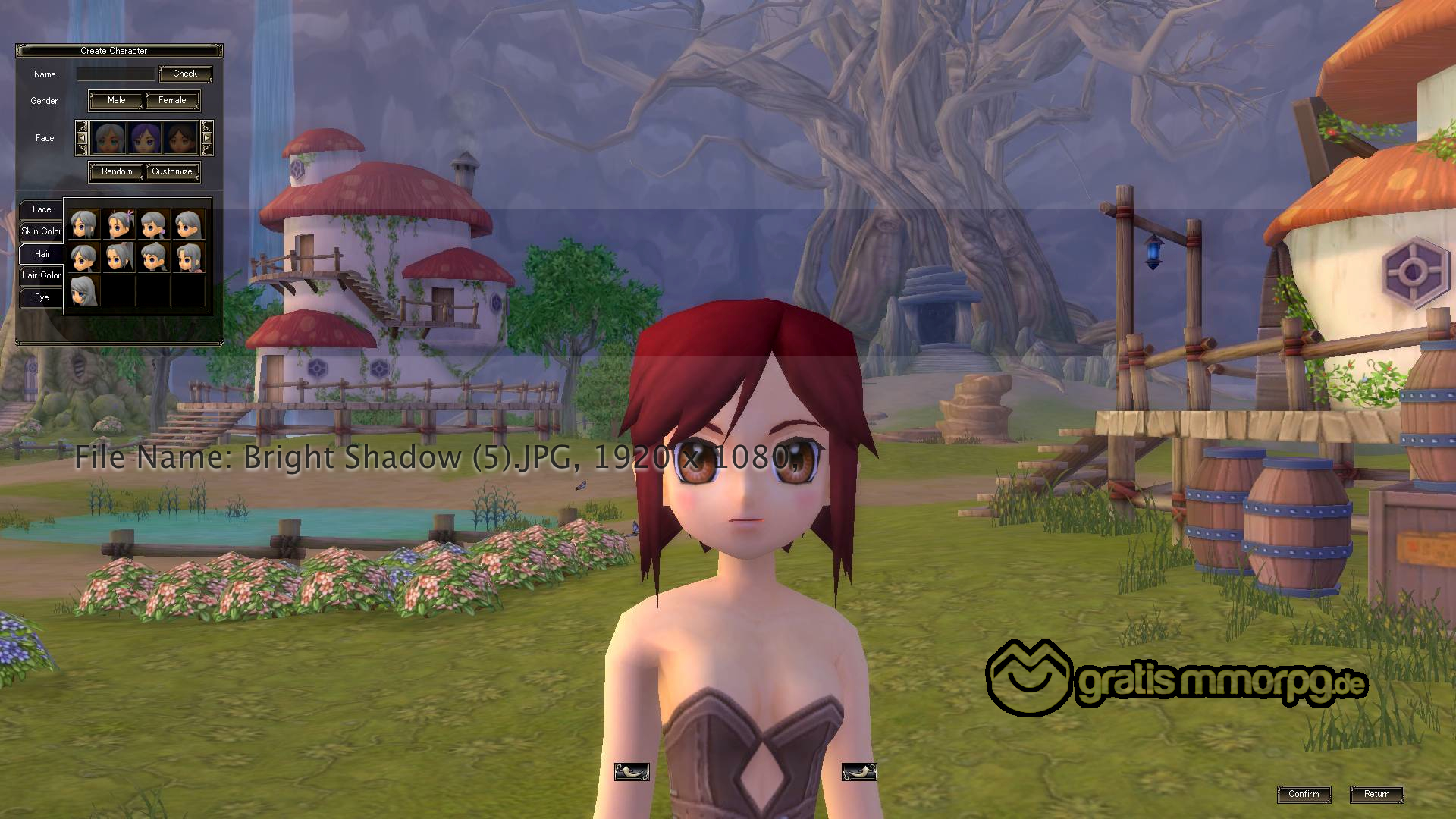Click the Customize button
Image resolution: width=1456 pixels, height=819 pixels.
point(172,171)
